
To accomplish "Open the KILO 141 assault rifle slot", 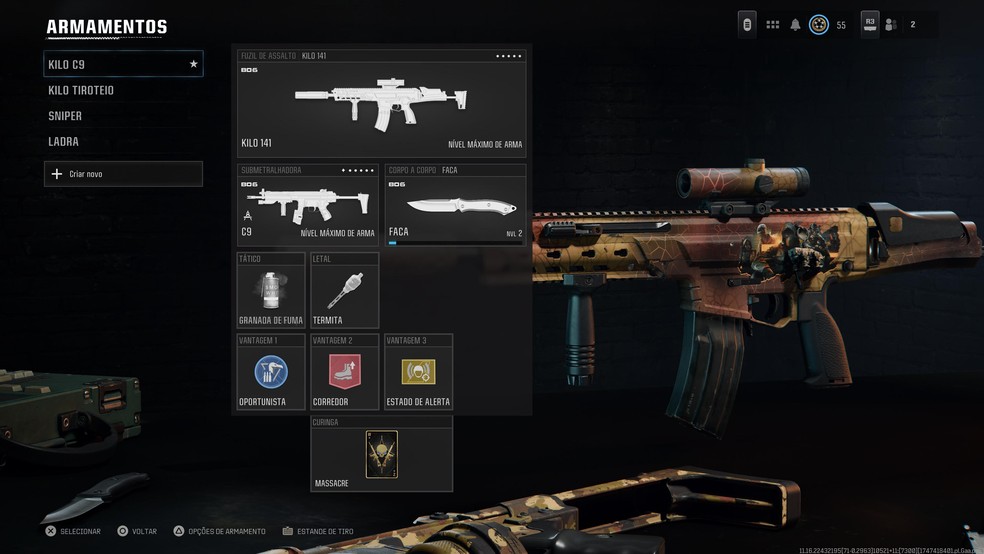I will [x=381, y=104].
